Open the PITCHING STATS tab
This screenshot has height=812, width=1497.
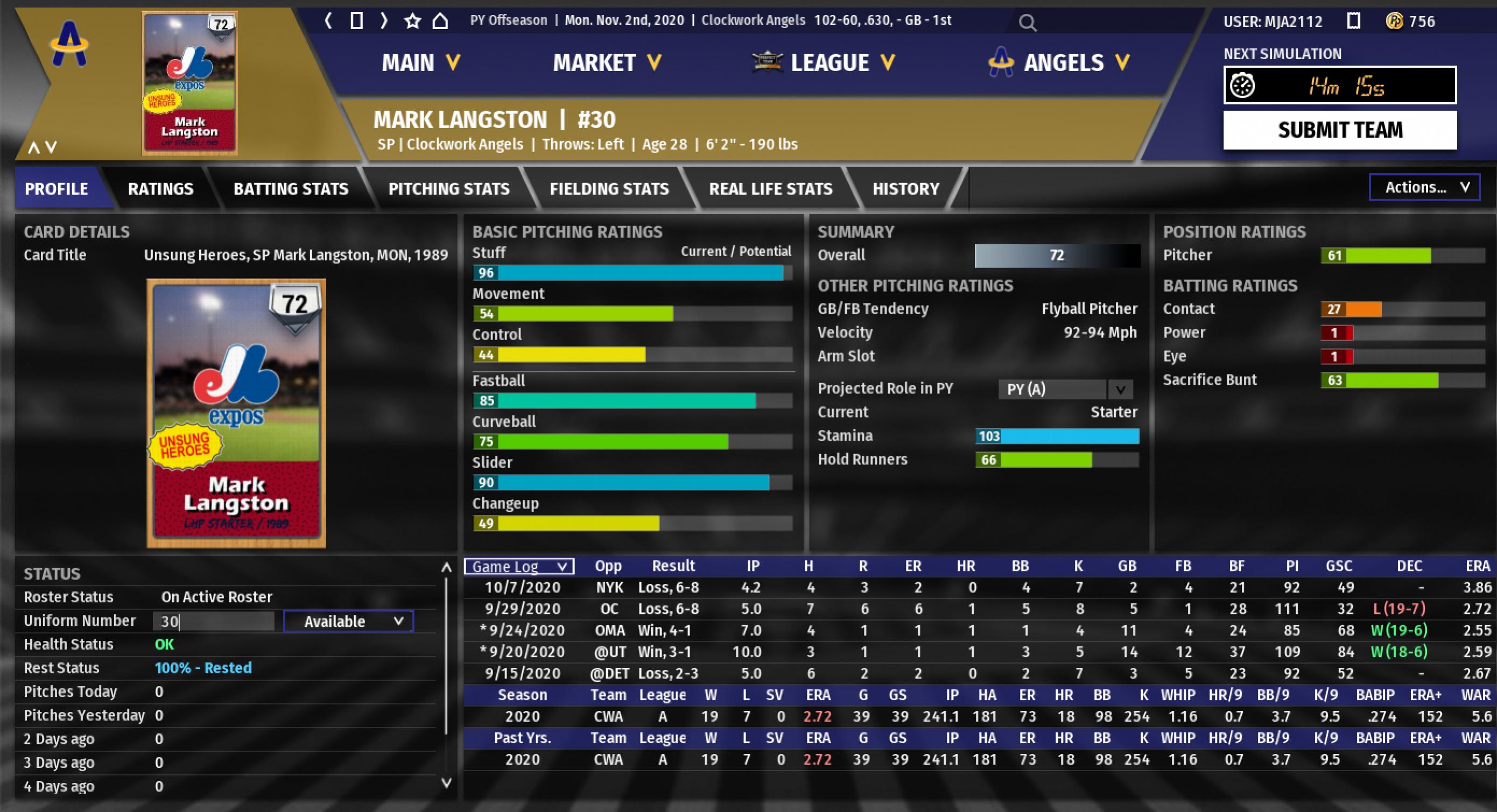tap(448, 189)
